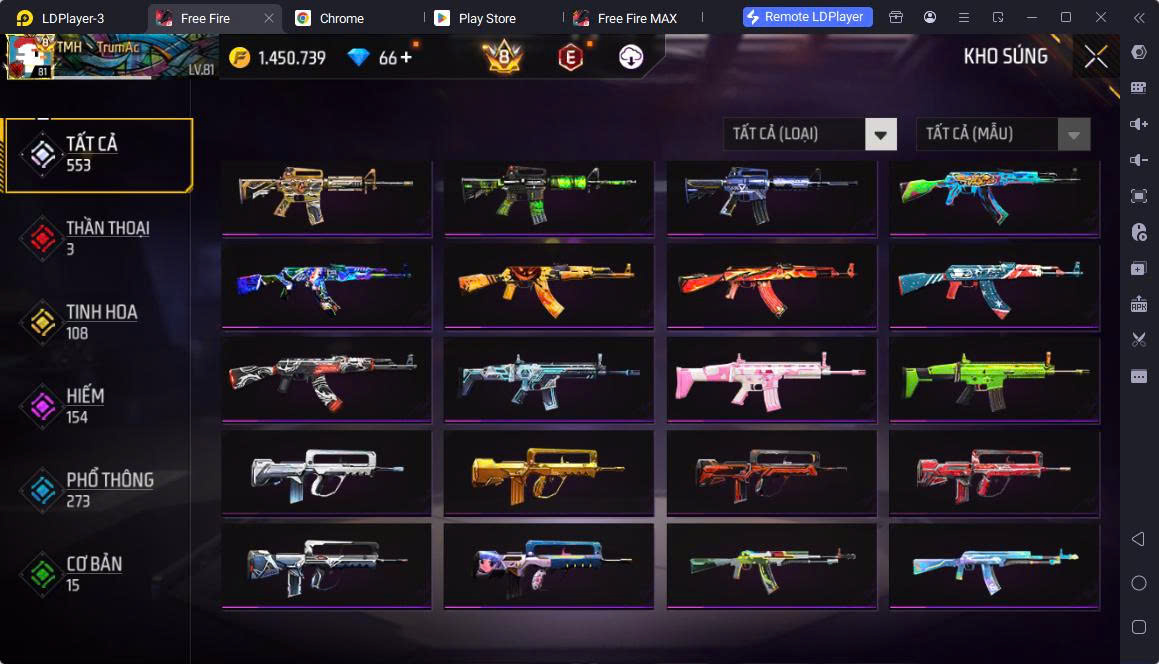1159x664 pixels.
Task: Open the TẤT CẢ (MẪU) dropdown
Action: [x=1003, y=134]
